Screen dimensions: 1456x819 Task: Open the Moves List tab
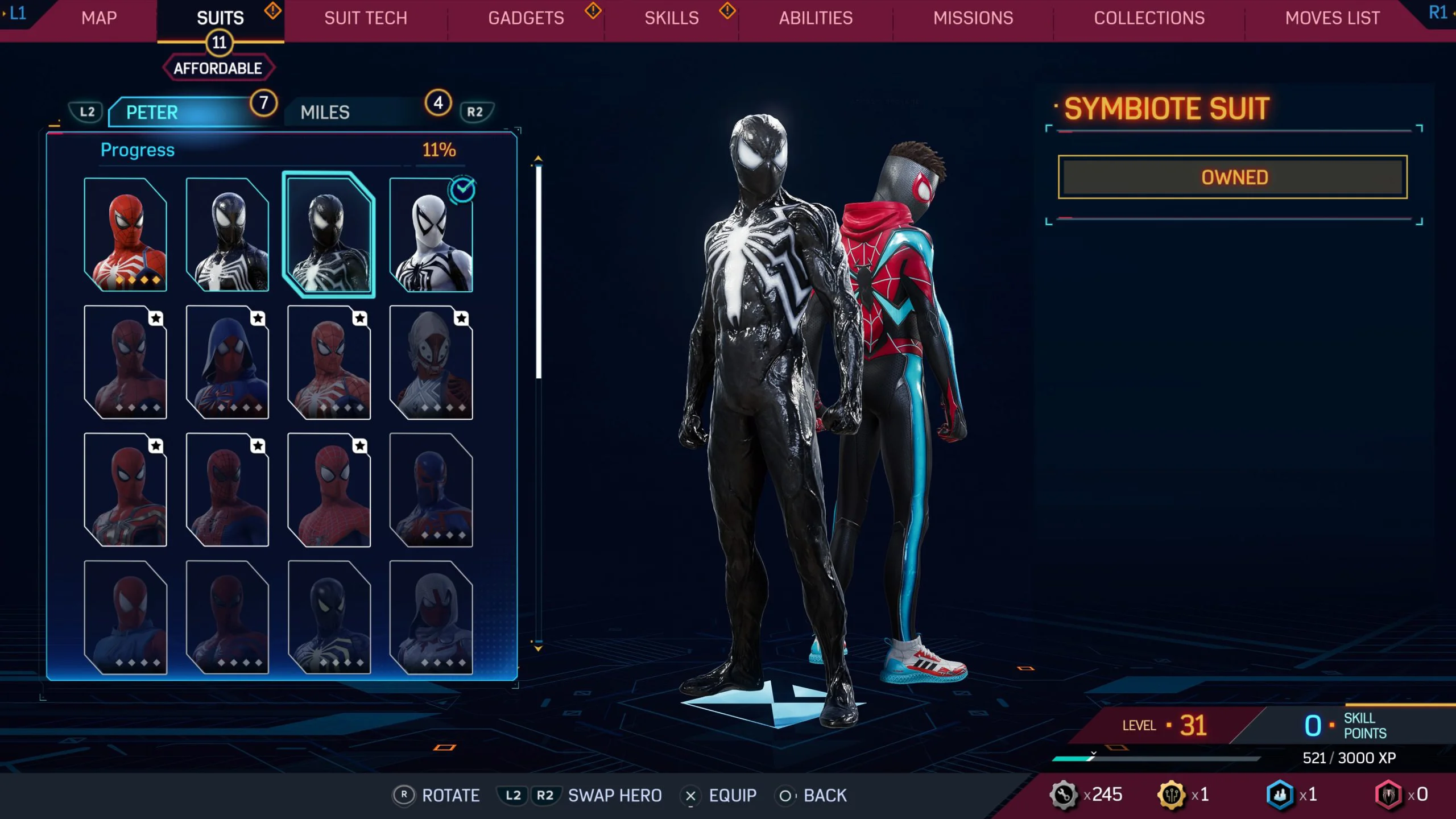(x=1332, y=18)
